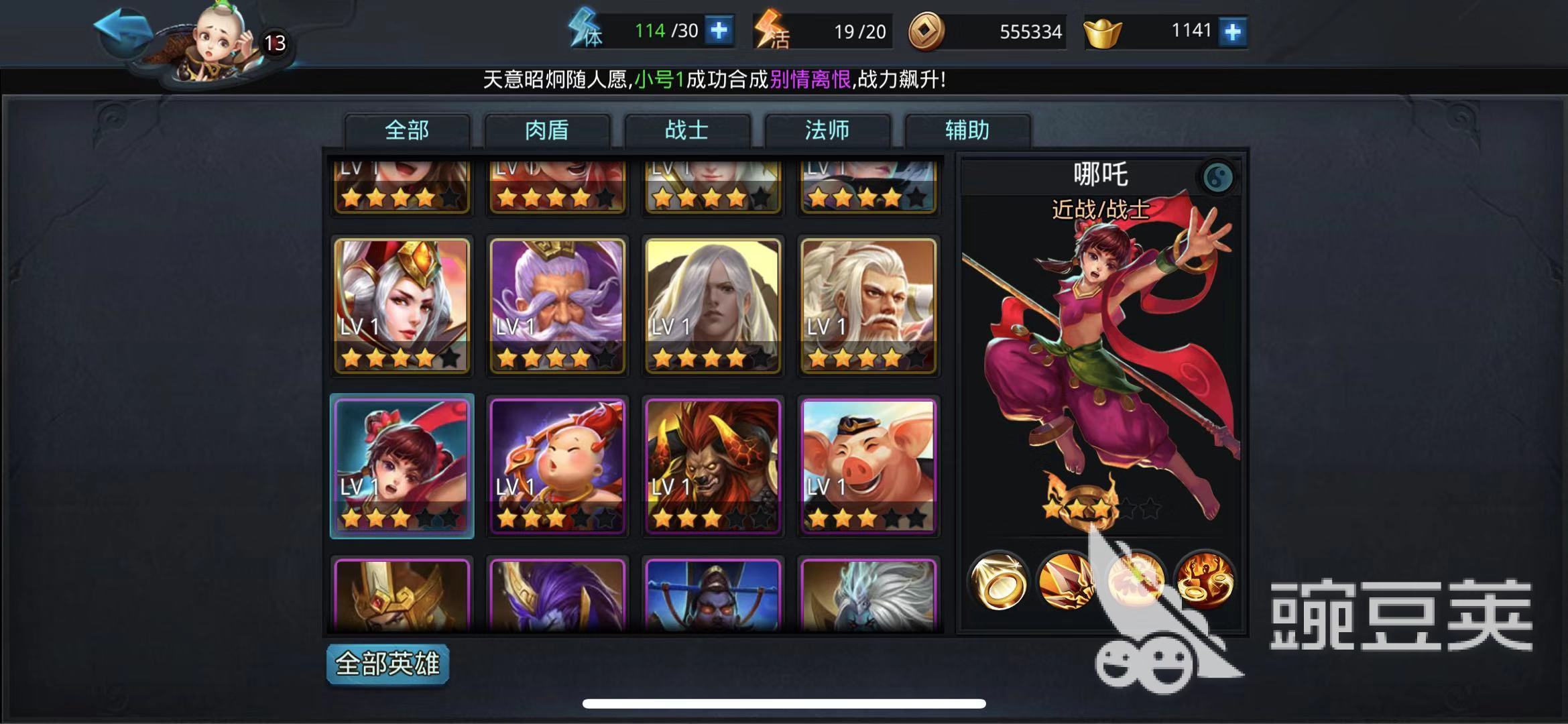Switch to the 全部 tab
Viewport: 1568px width, 724px height.
407,130
